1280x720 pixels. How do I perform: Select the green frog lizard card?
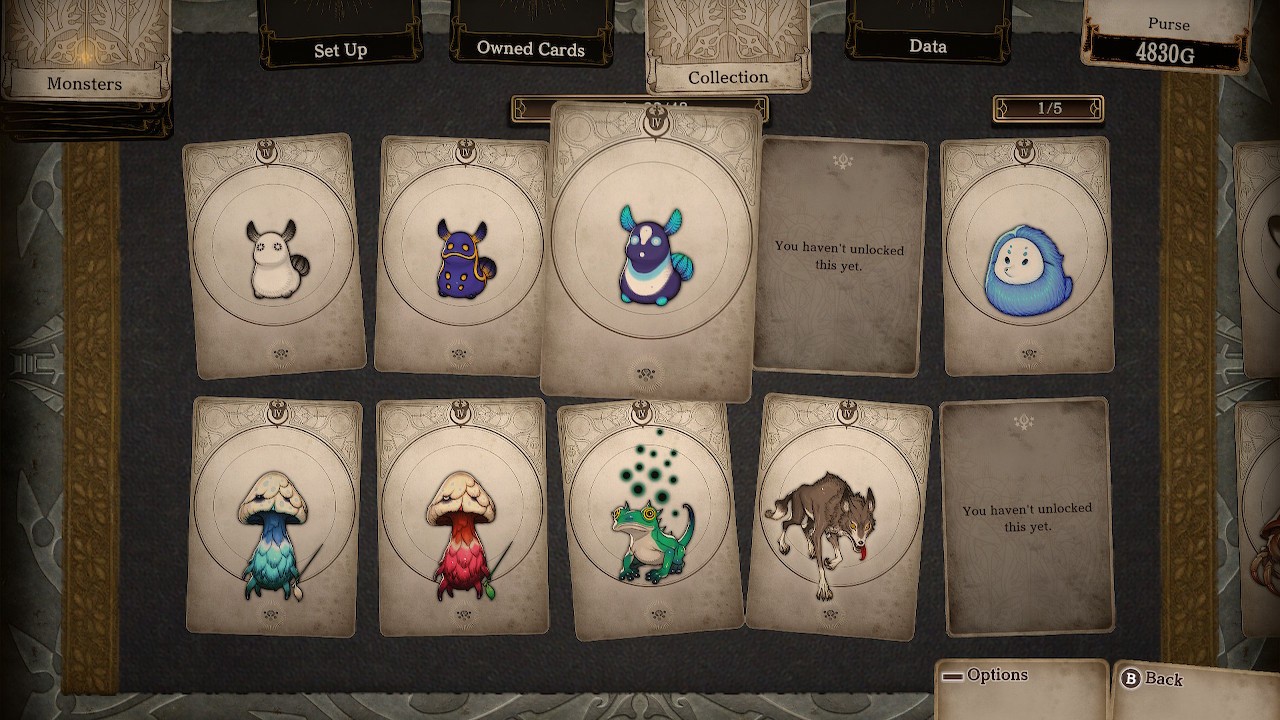650,518
